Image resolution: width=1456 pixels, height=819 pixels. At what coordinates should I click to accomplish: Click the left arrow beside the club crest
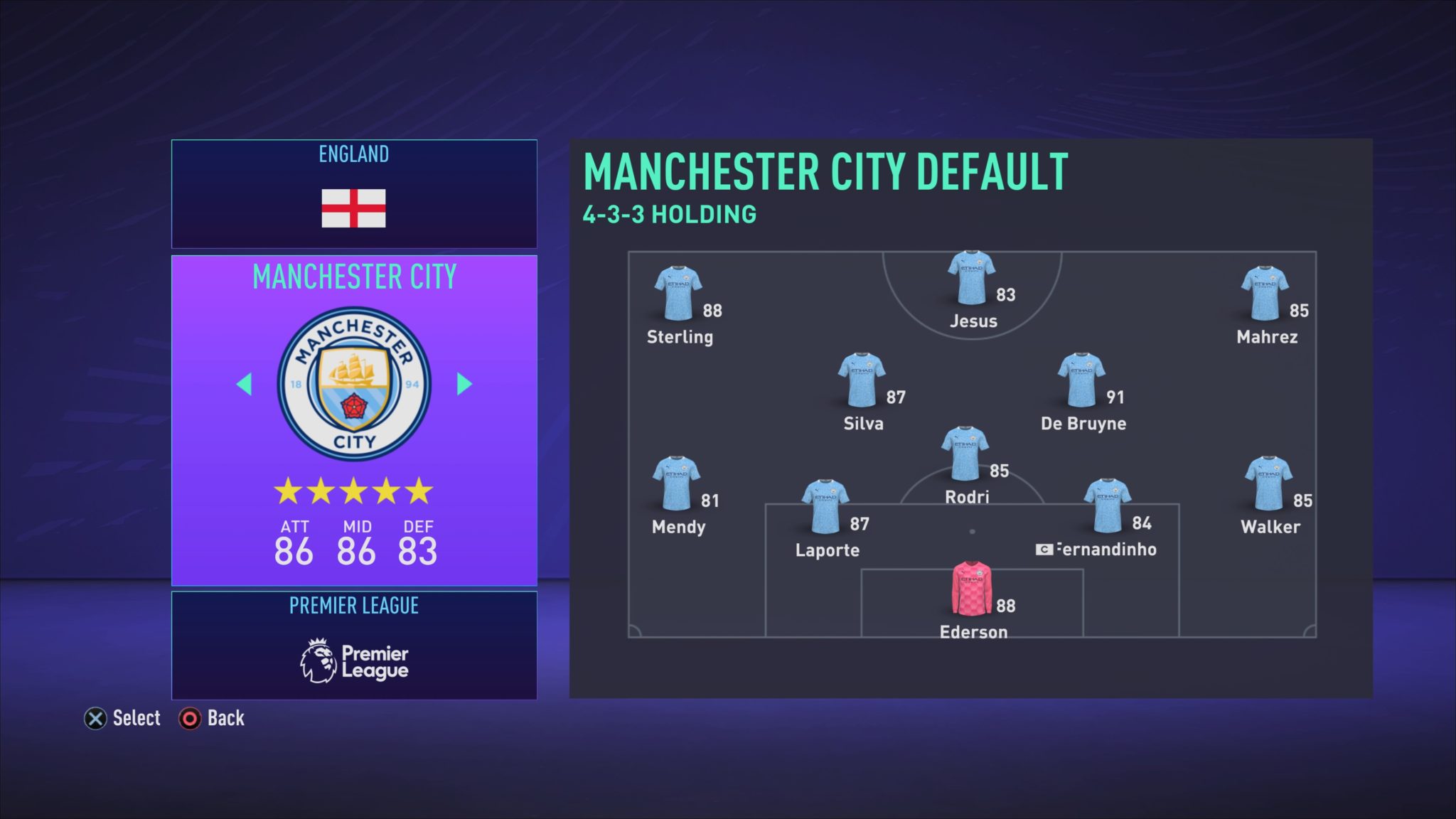tap(244, 384)
